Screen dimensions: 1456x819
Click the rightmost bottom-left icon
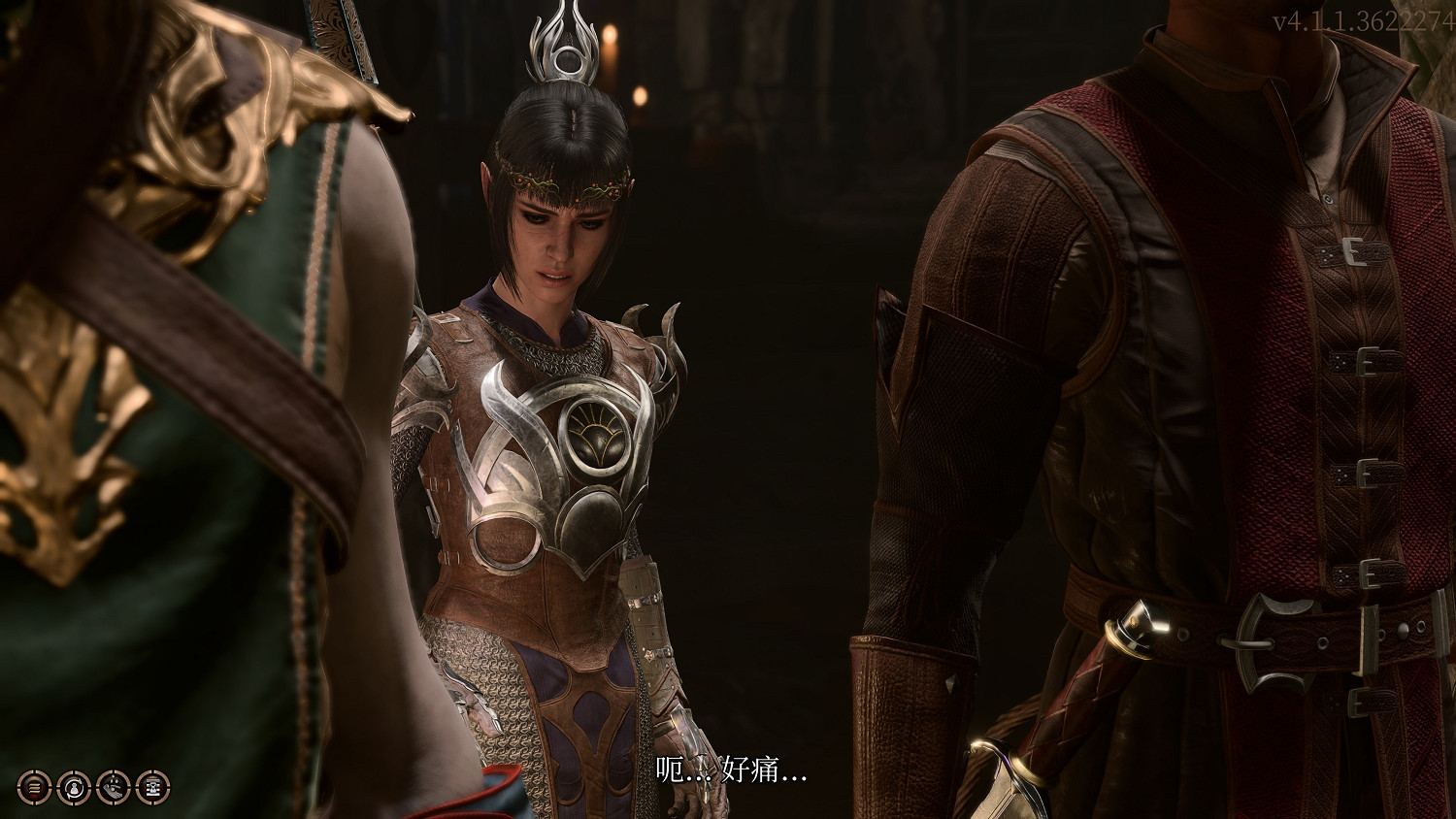tap(153, 788)
